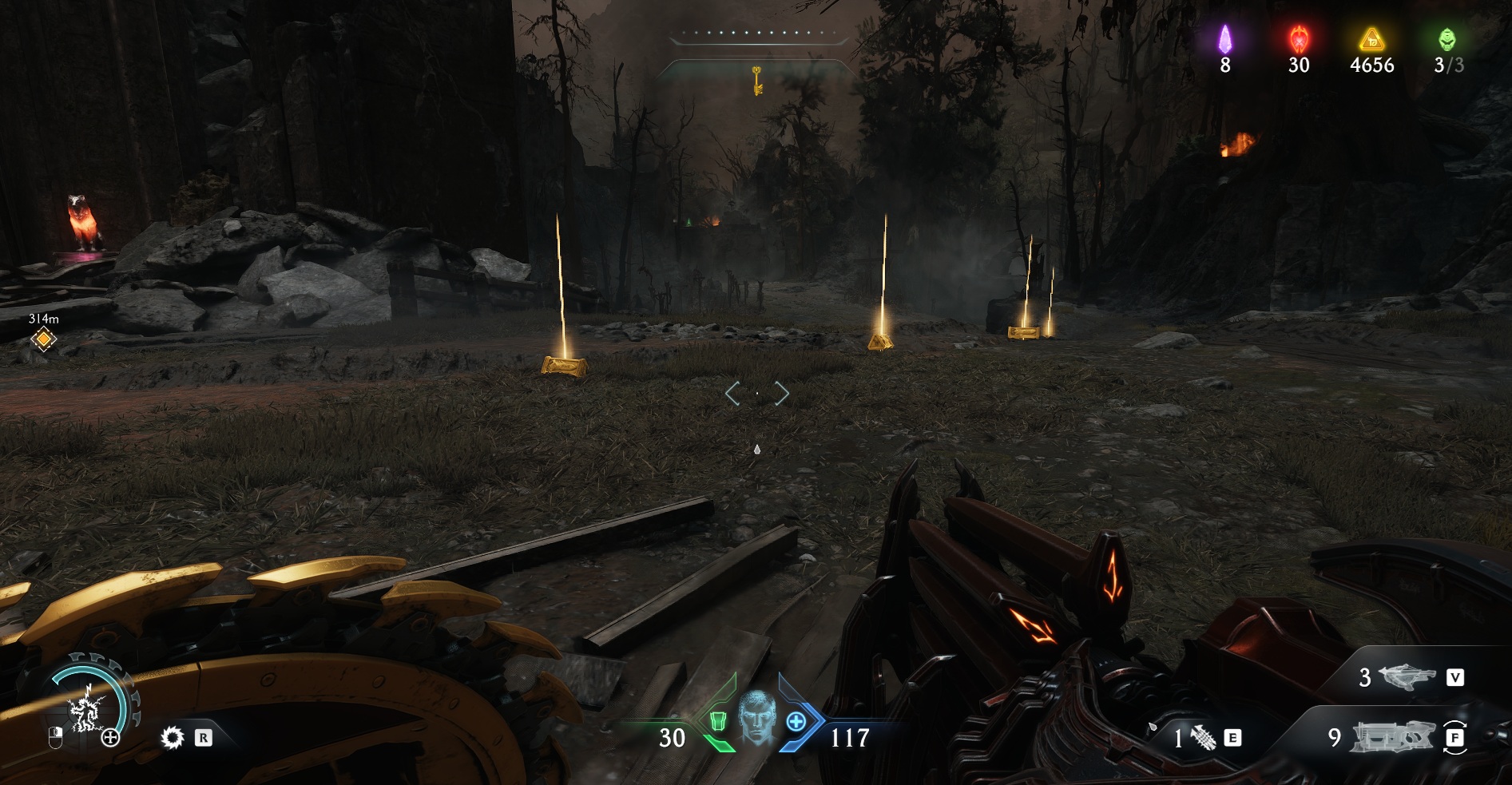Click the purple wraithstone currency icon

click(x=1224, y=39)
